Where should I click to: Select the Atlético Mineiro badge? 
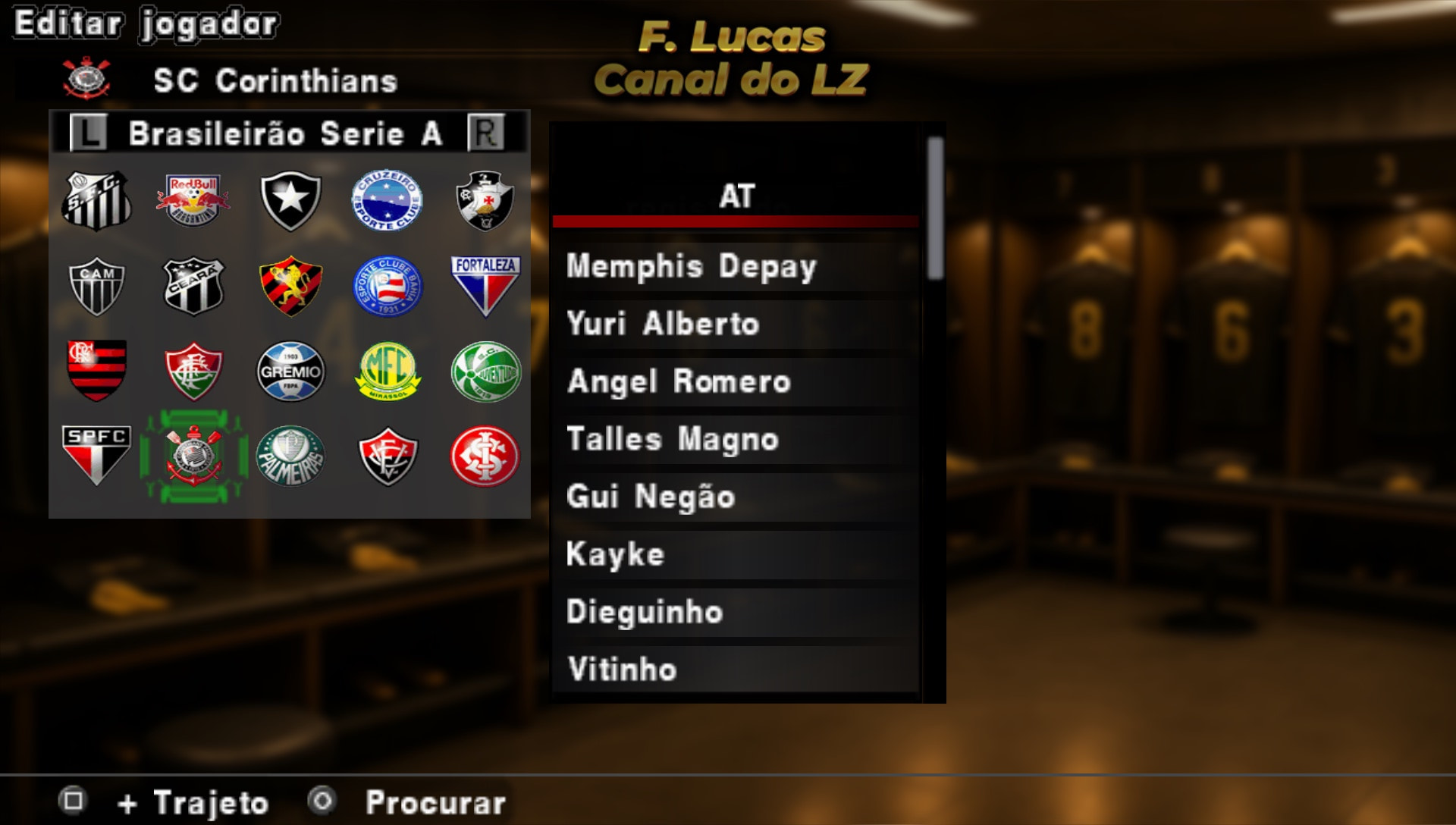96,286
